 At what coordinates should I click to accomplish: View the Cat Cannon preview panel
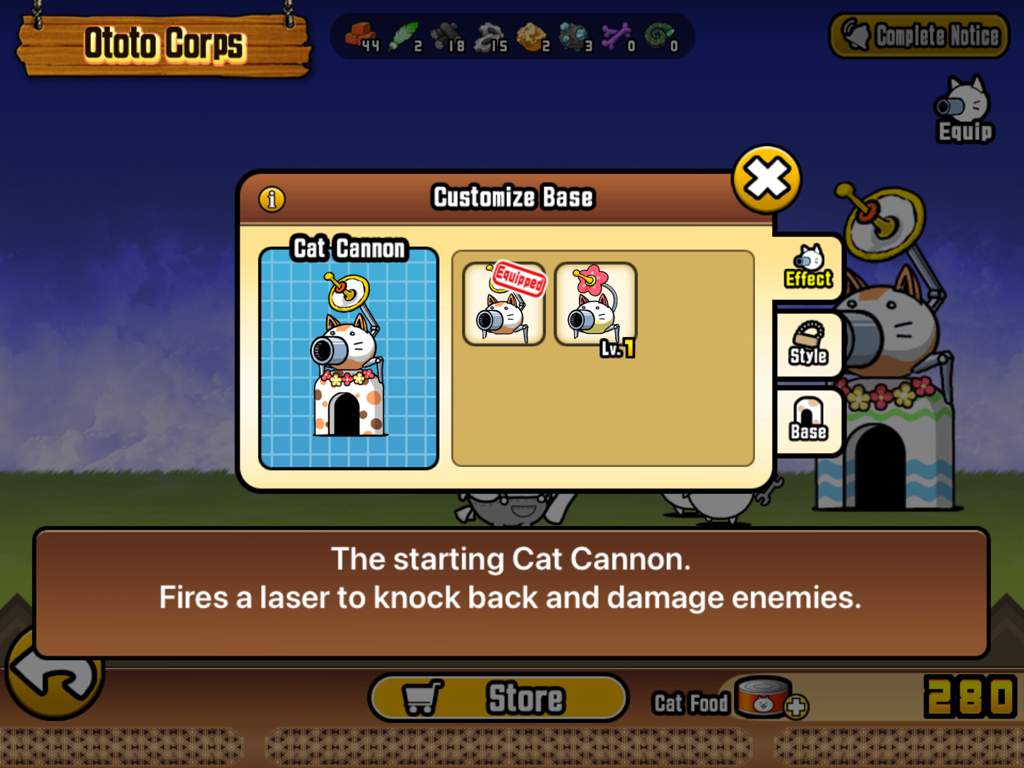(348, 358)
